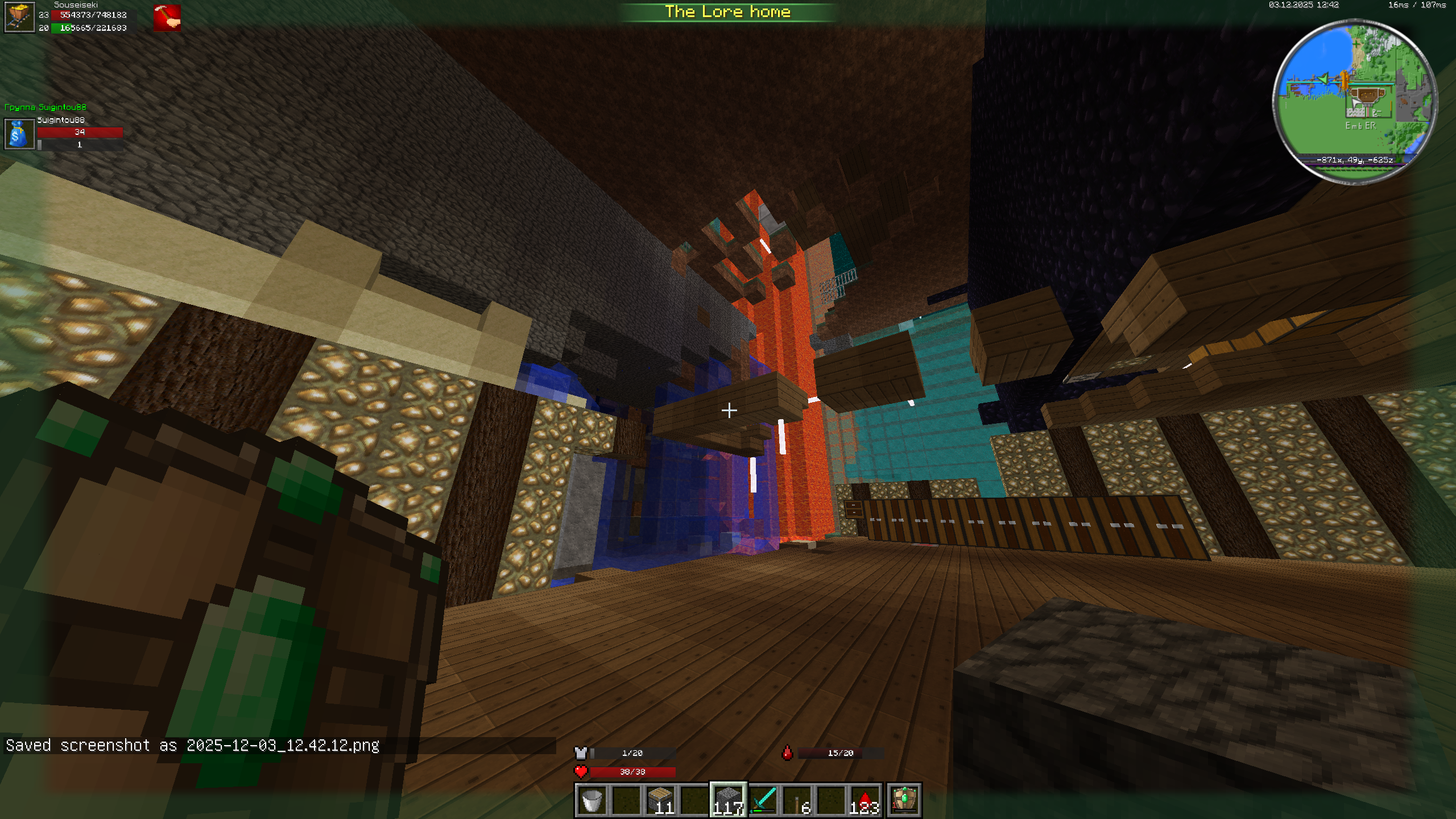Click the red pickaxe status effect icon

pyautogui.click(x=167, y=18)
